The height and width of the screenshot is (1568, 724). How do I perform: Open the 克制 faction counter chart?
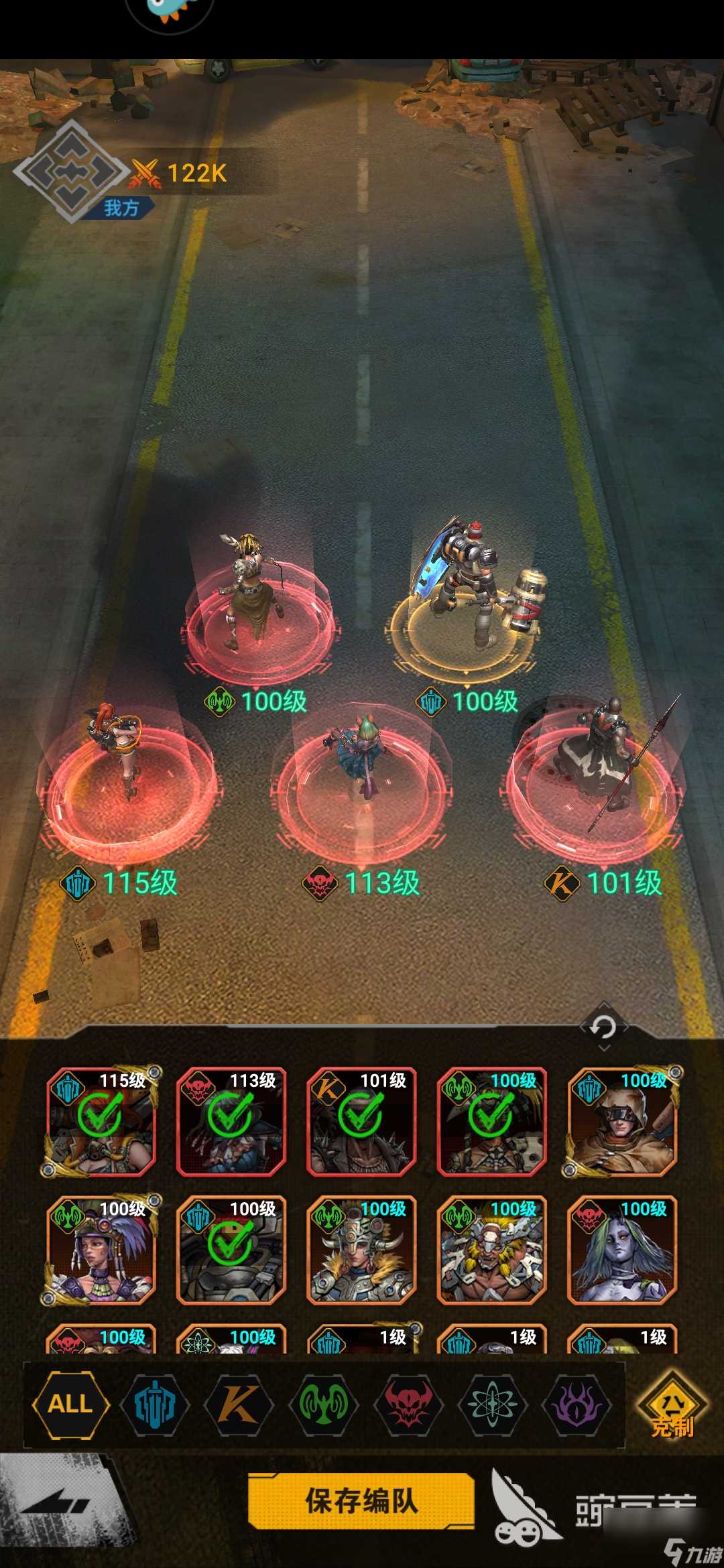[672, 1406]
